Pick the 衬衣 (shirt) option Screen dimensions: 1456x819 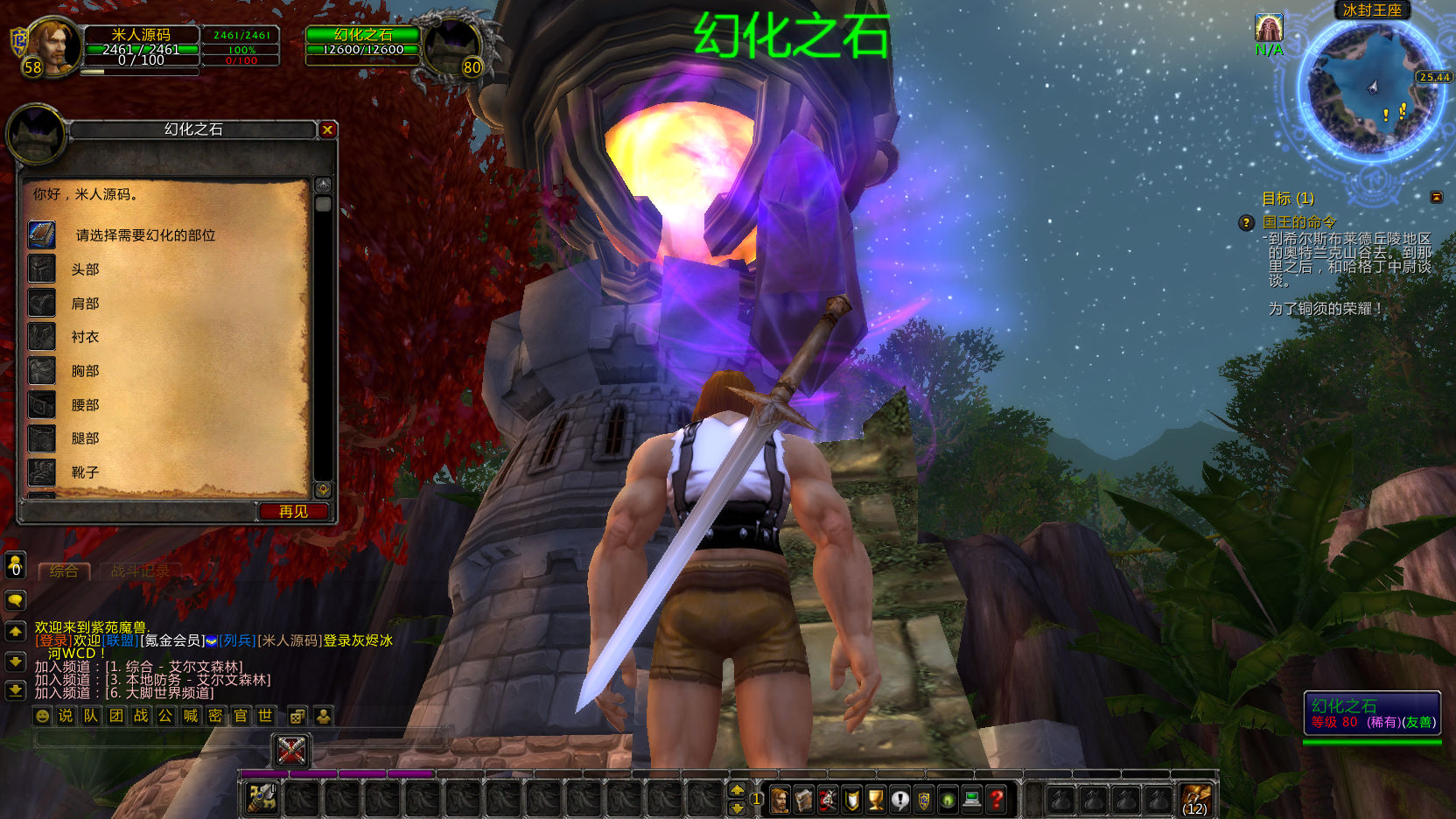[85, 337]
